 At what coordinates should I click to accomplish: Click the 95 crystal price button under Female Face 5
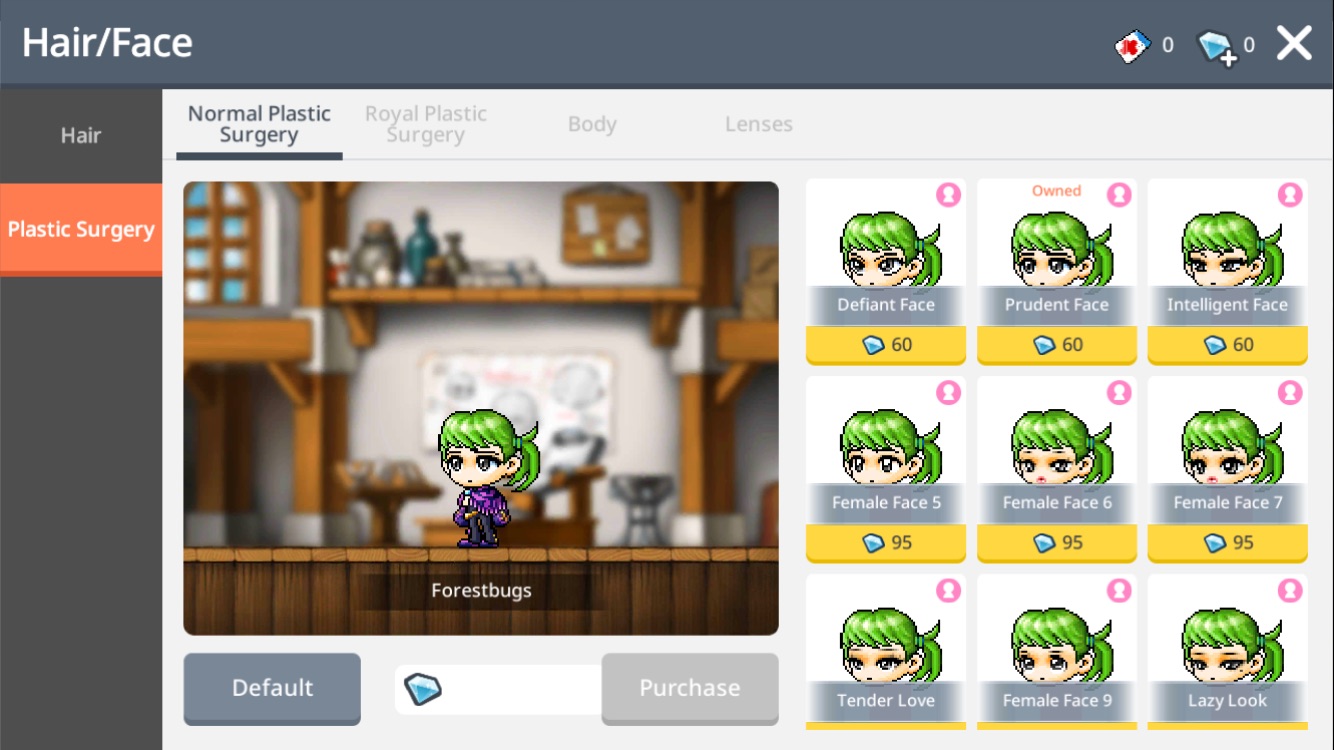click(885, 543)
